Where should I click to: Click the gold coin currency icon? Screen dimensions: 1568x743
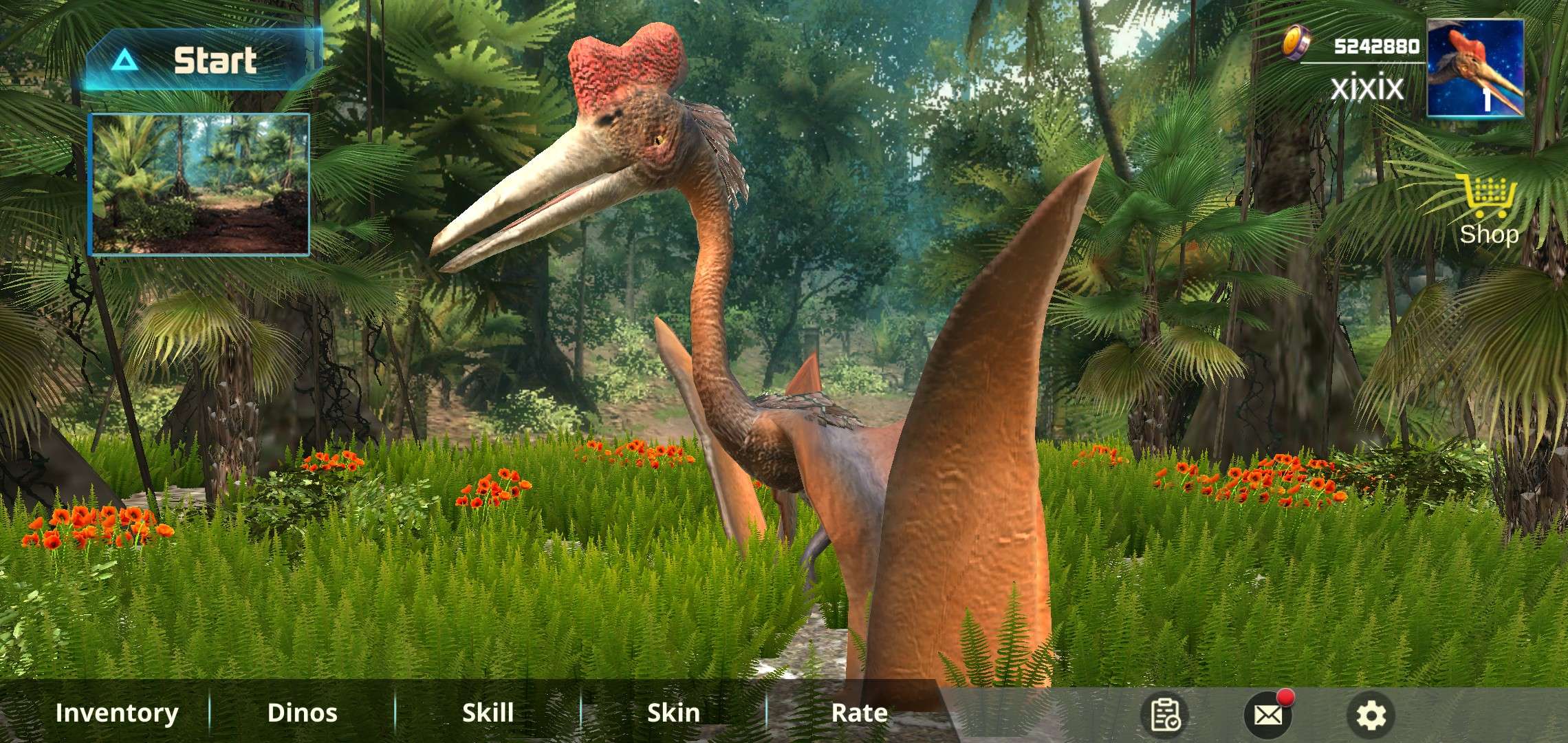(x=1297, y=43)
